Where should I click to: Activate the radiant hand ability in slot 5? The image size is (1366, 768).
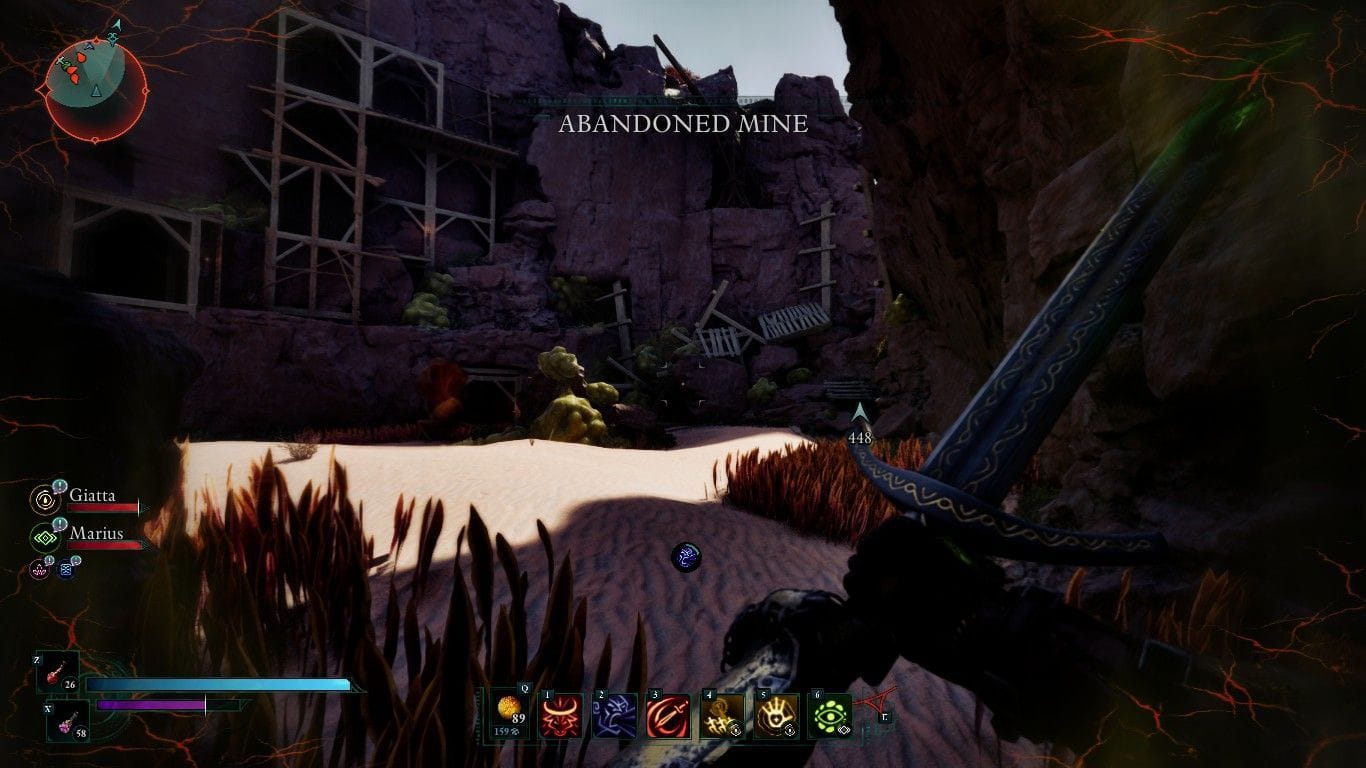[776, 716]
